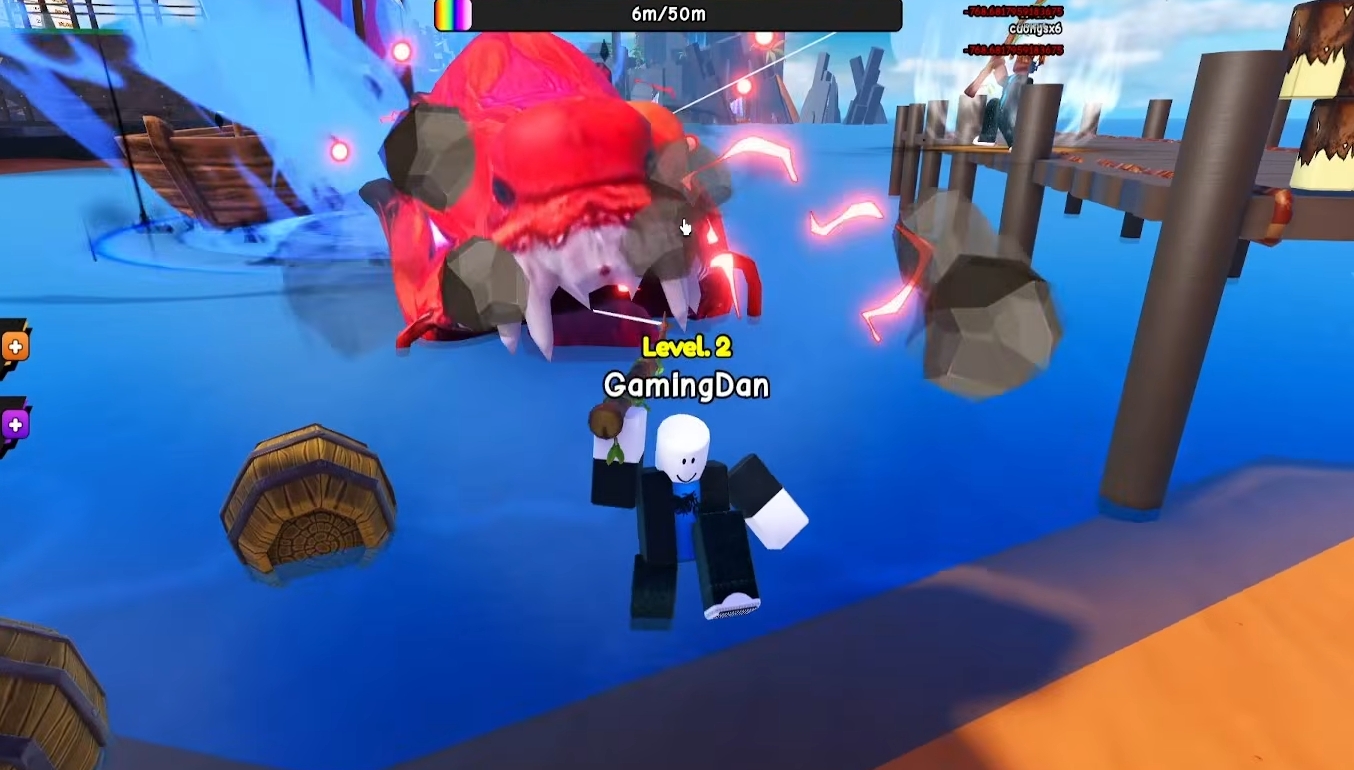Click the Level. 2 label above GamingDan
The image size is (1354, 770).
[x=687, y=349]
